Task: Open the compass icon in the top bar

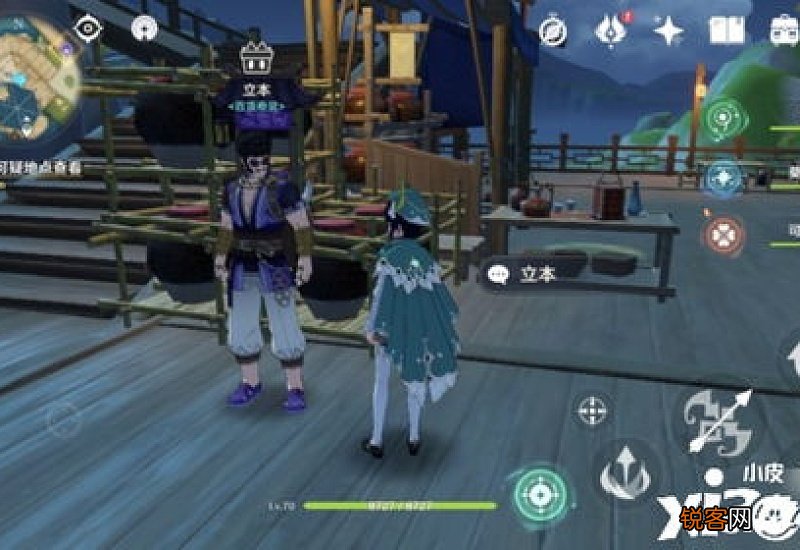Action: (x=553, y=31)
